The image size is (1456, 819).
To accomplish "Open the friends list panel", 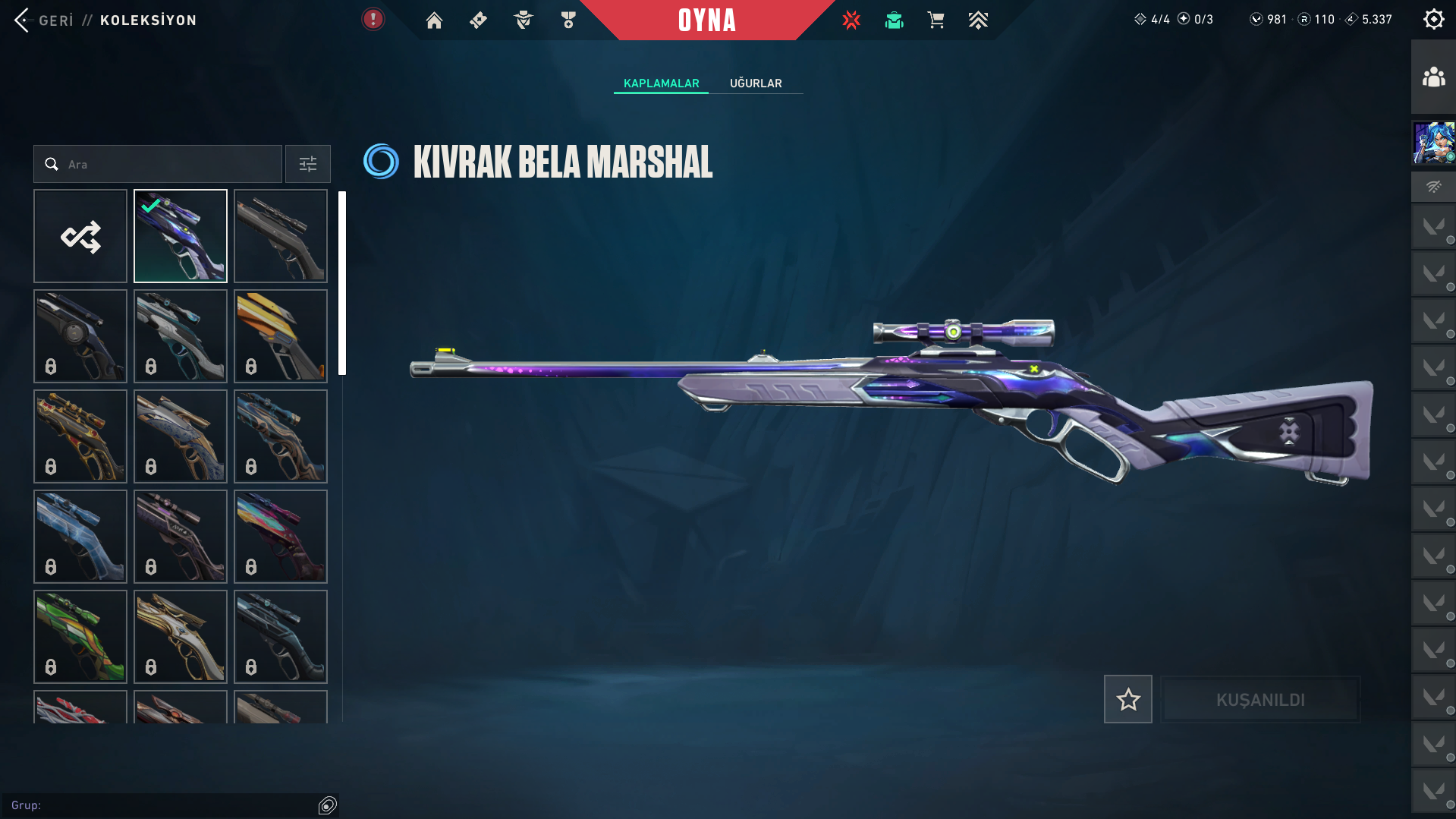I will [1433, 77].
